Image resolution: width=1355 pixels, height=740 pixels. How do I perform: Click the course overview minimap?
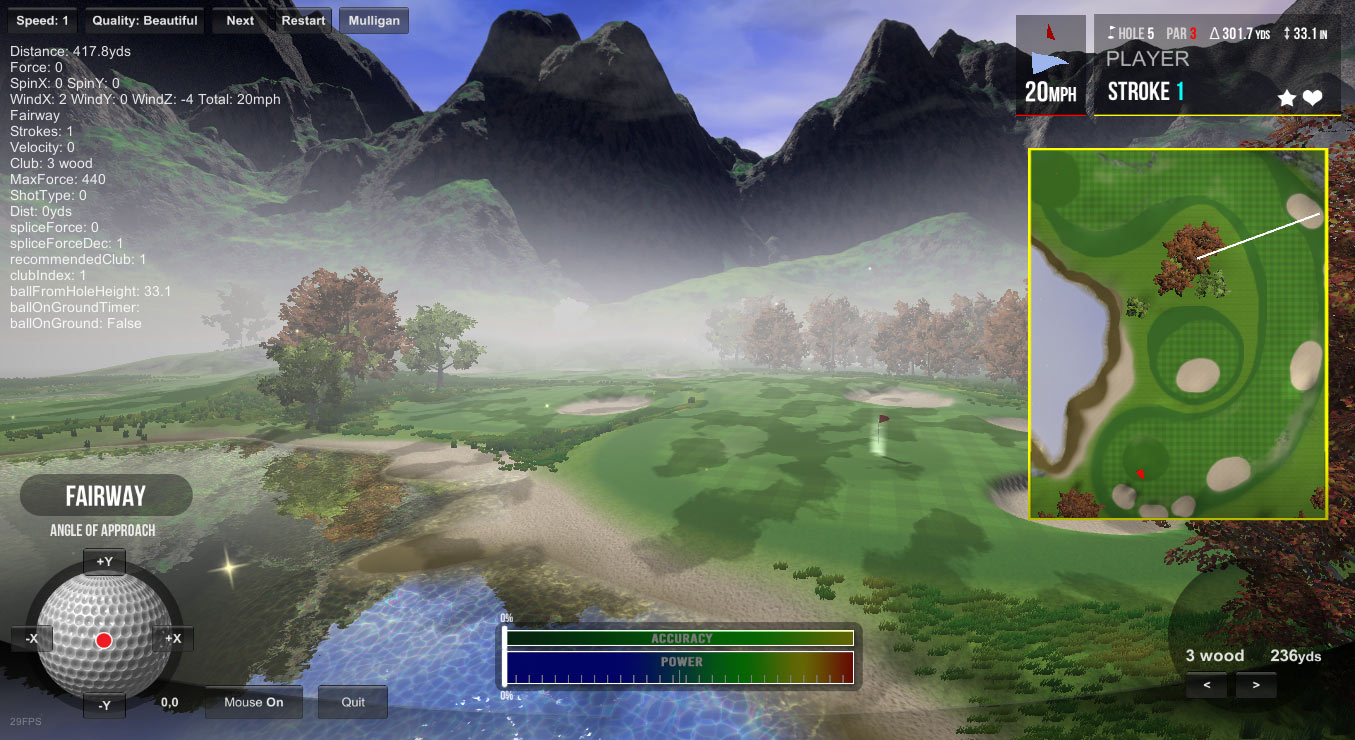click(1178, 334)
